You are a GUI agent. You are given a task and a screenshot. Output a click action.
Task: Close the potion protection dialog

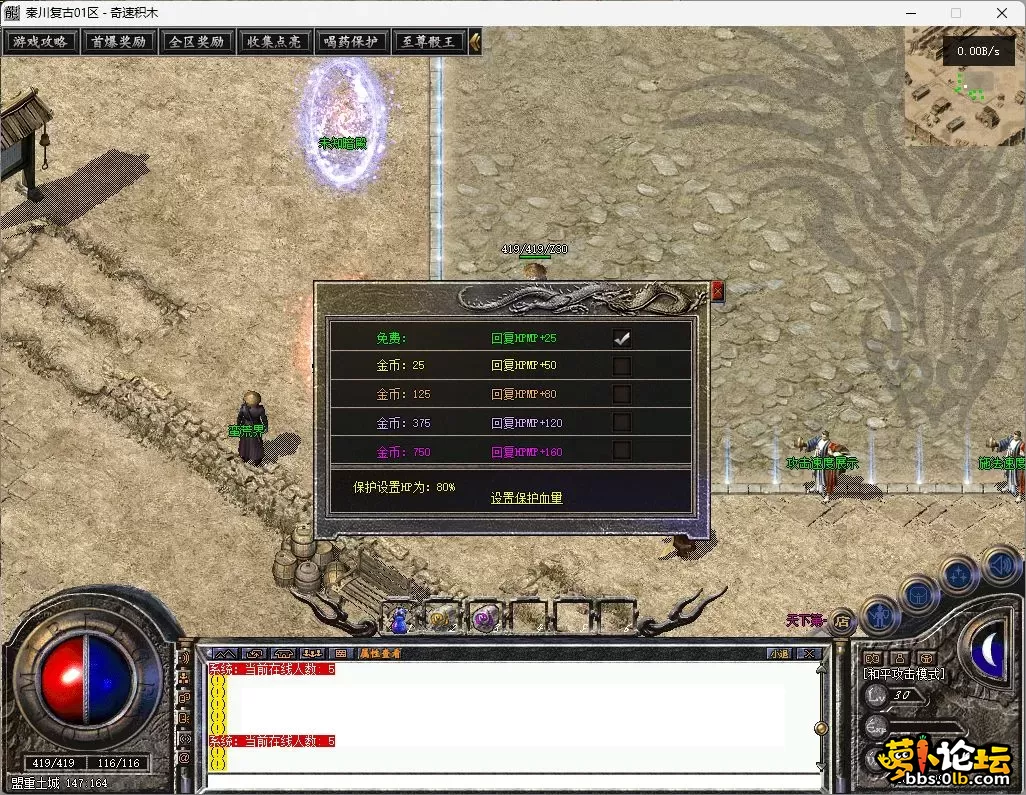[x=717, y=291]
